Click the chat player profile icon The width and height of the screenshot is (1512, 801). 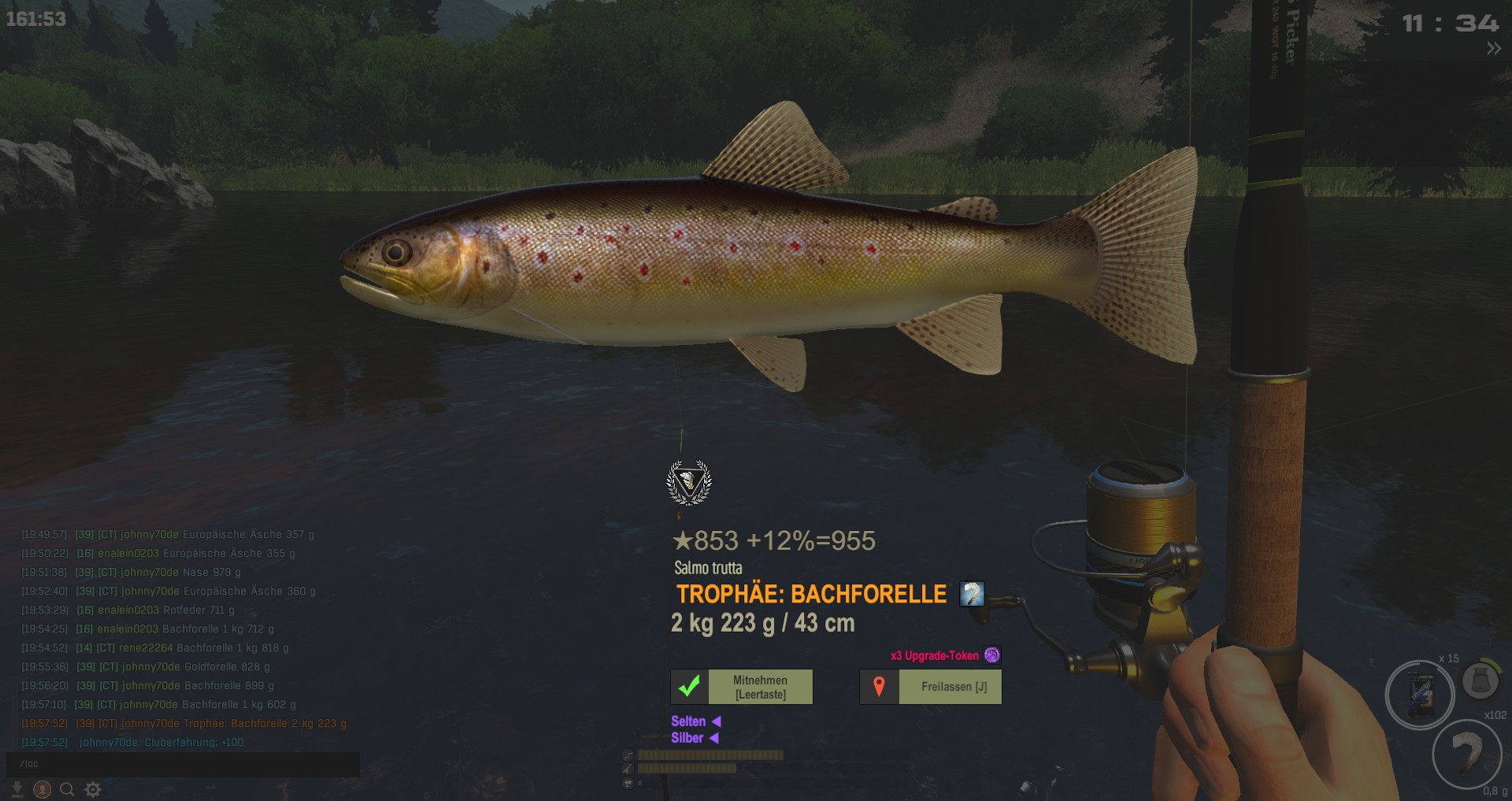[43, 789]
